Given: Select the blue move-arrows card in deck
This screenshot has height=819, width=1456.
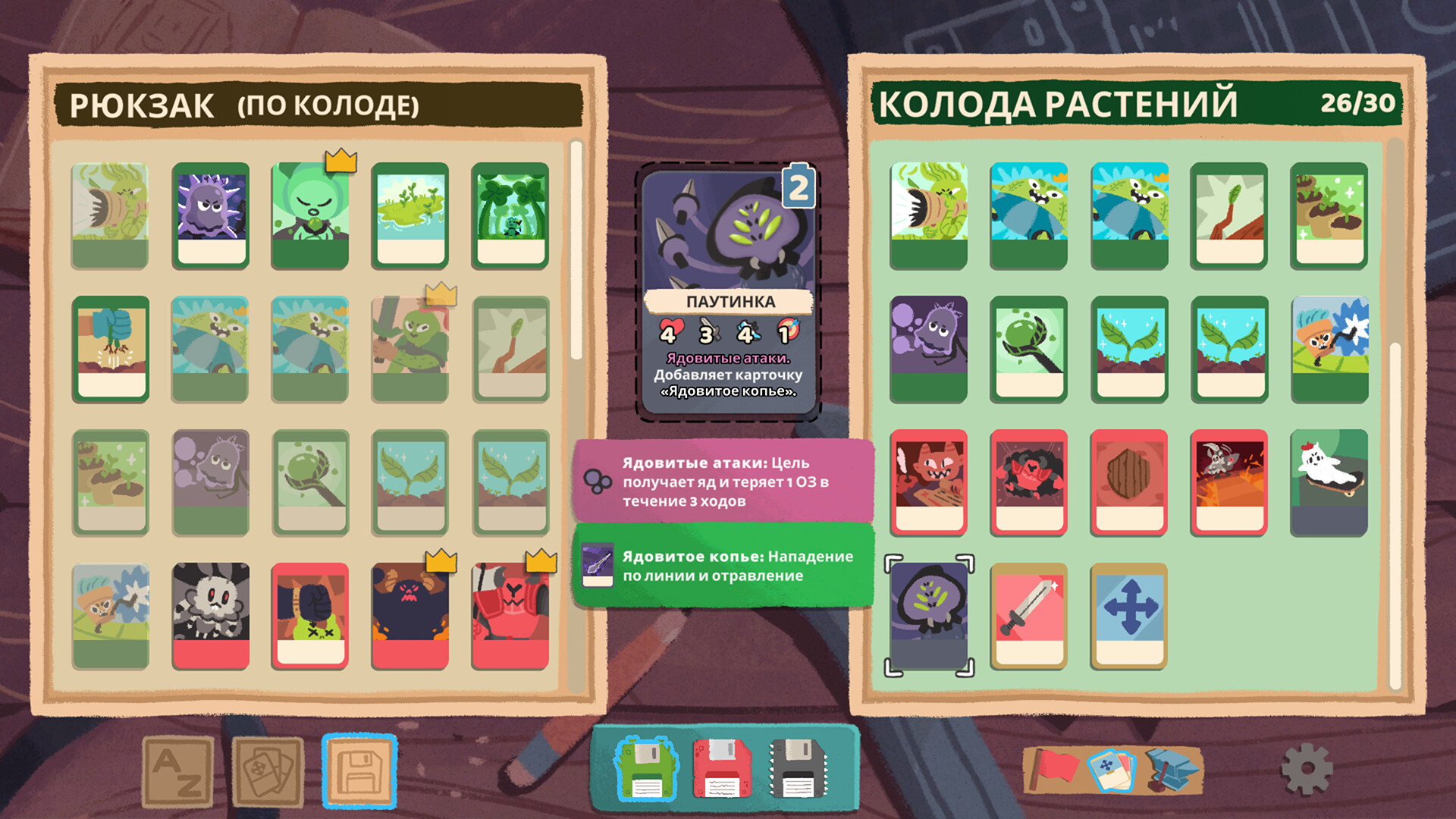Looking at the screenshot, I should coord(1128,616).
